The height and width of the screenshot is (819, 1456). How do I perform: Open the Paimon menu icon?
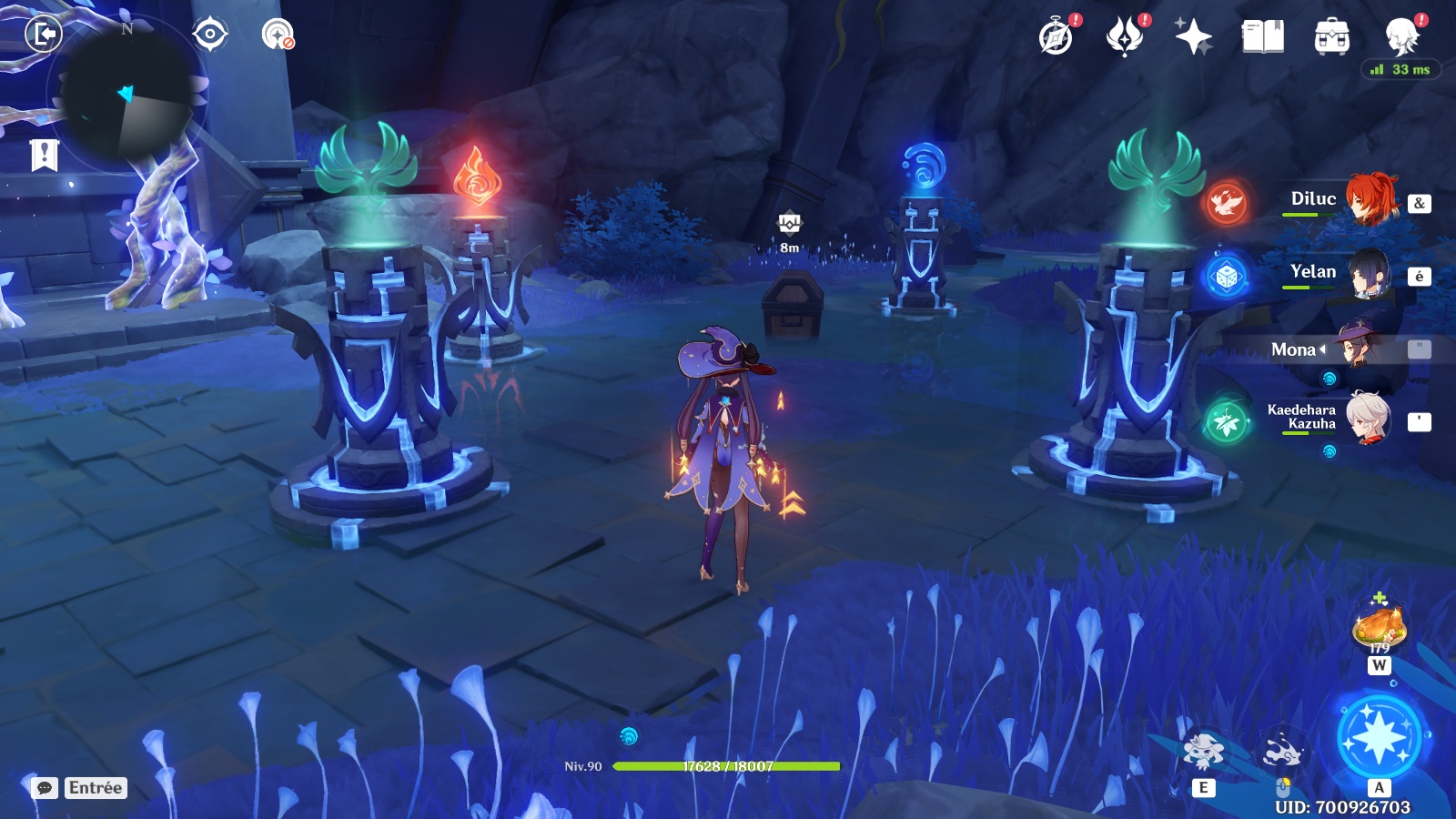(1402, 37)
